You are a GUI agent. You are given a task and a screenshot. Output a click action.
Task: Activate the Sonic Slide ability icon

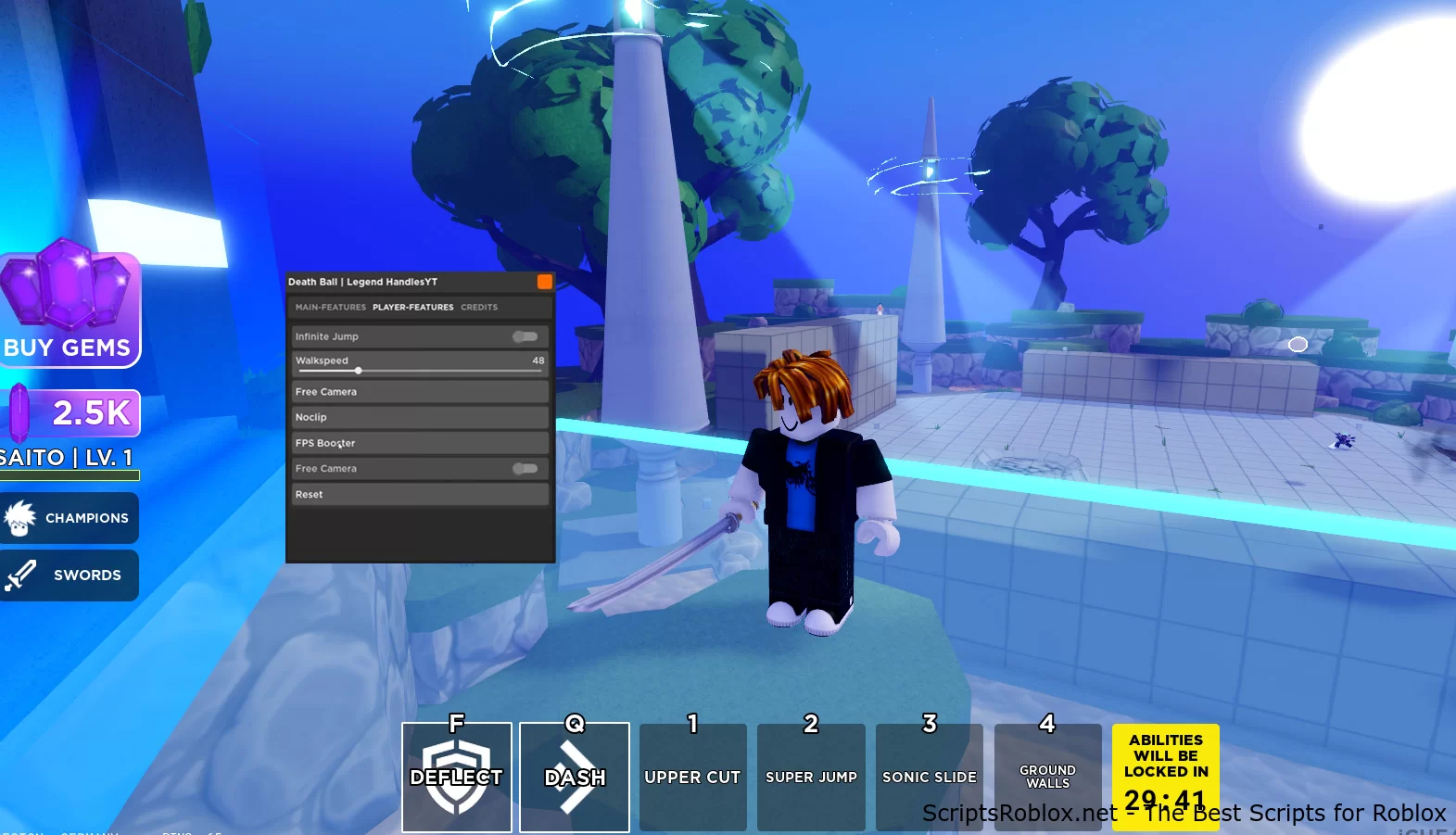pyautogui.click(x=929, y=777)
